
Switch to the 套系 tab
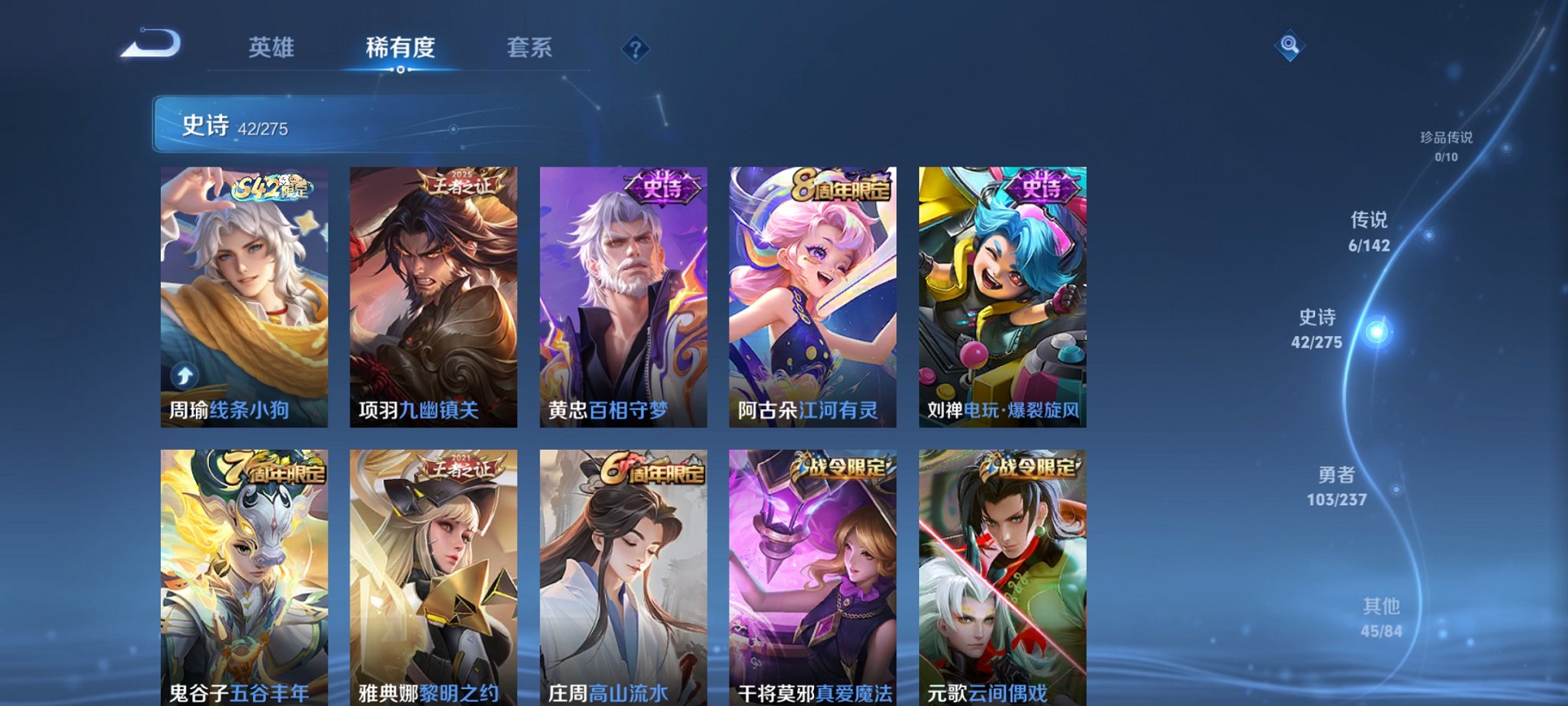click(x=532, y=48)
